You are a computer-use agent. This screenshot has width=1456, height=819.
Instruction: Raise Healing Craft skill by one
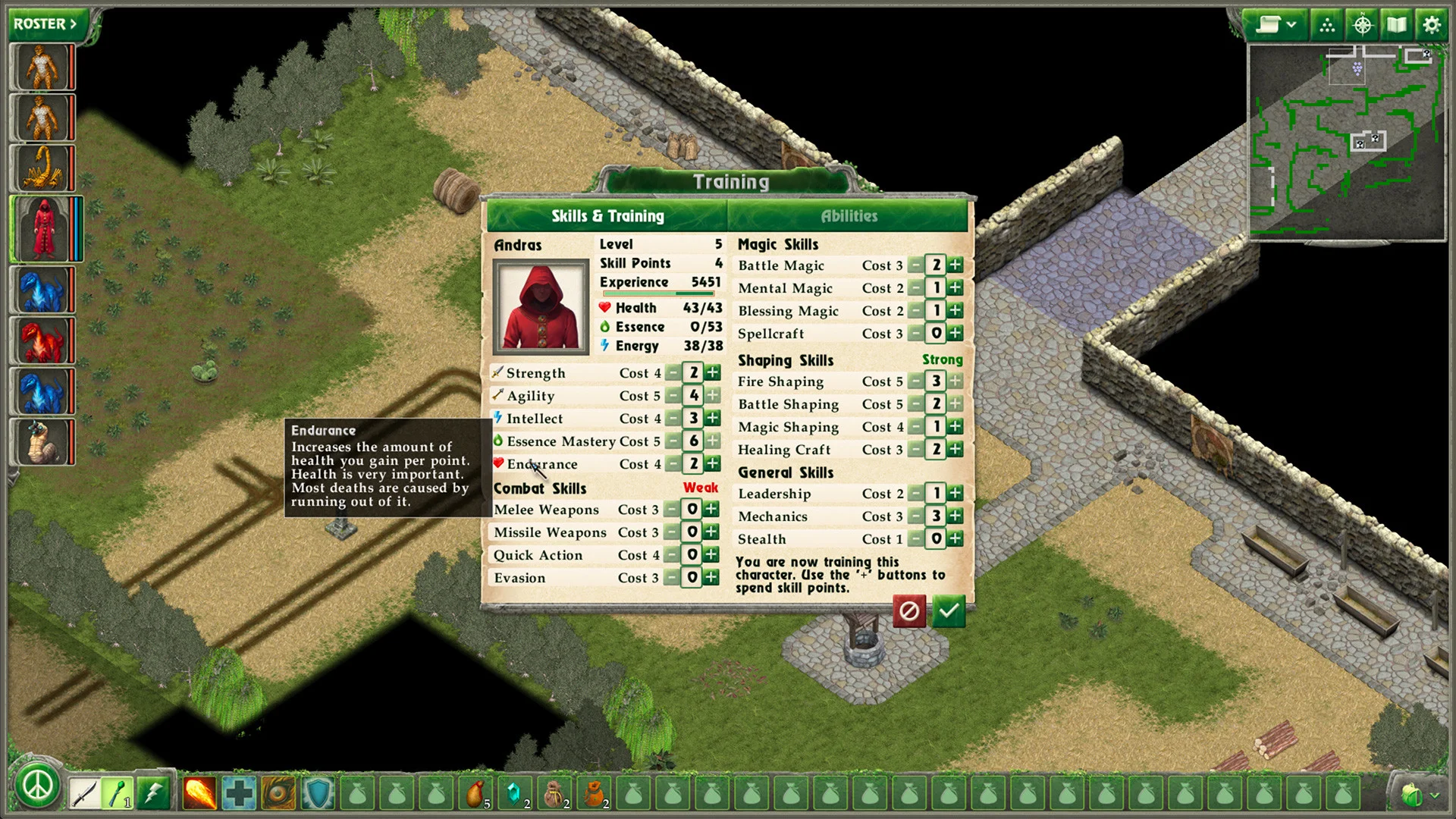click(955, 450)
